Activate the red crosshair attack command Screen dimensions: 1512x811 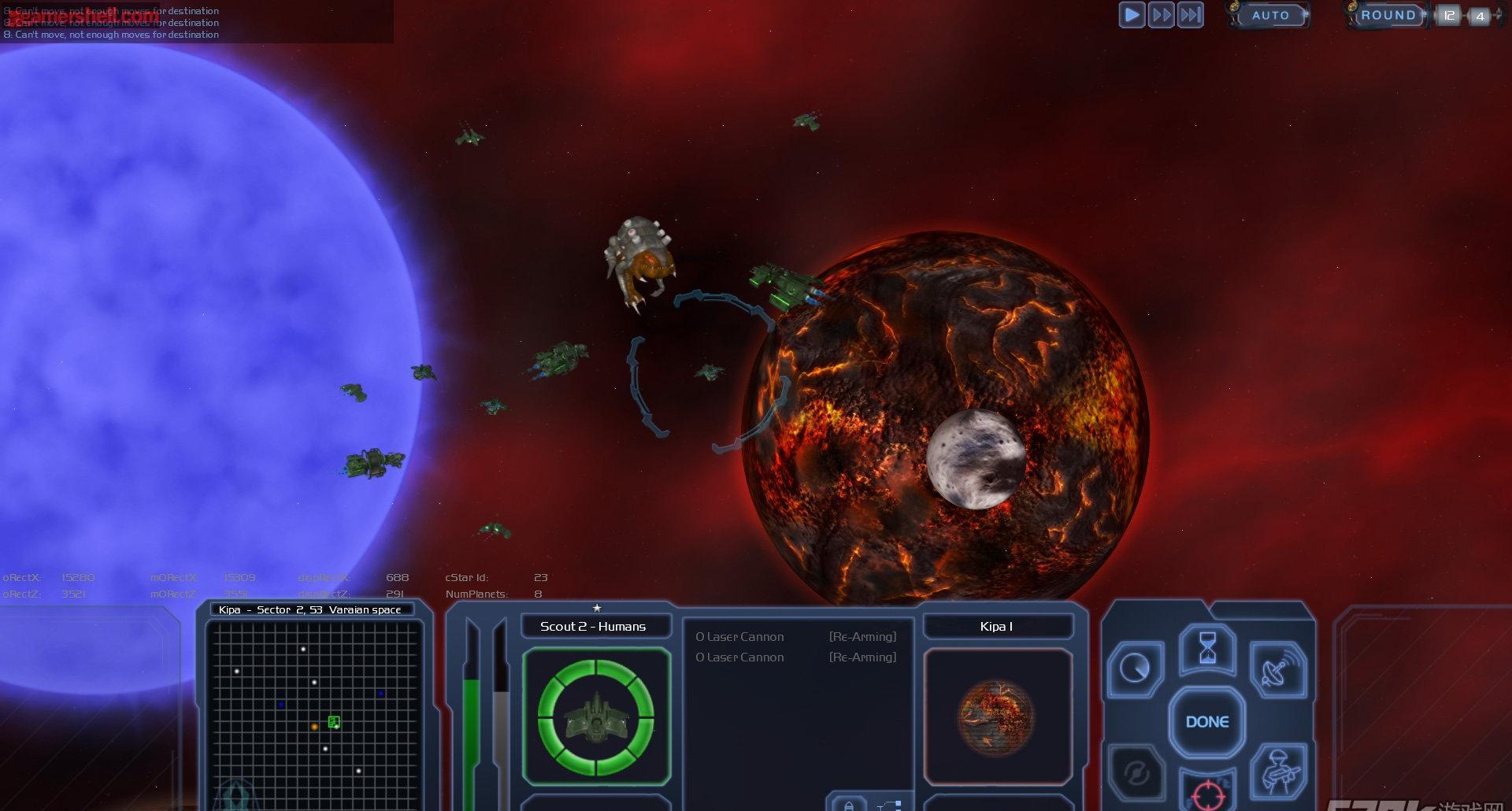coord(1207,794)
